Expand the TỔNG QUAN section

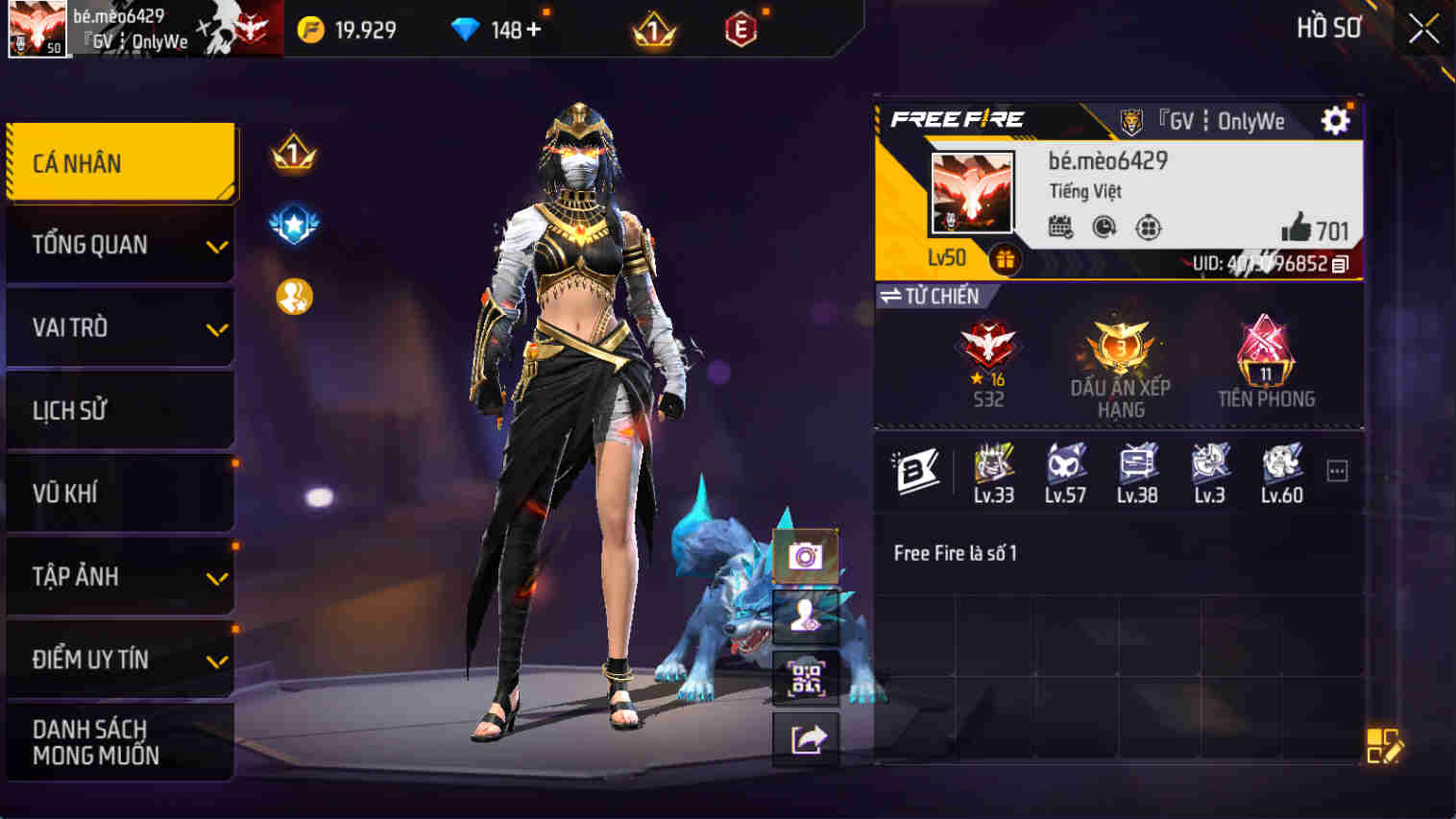[x=120, y=244]
